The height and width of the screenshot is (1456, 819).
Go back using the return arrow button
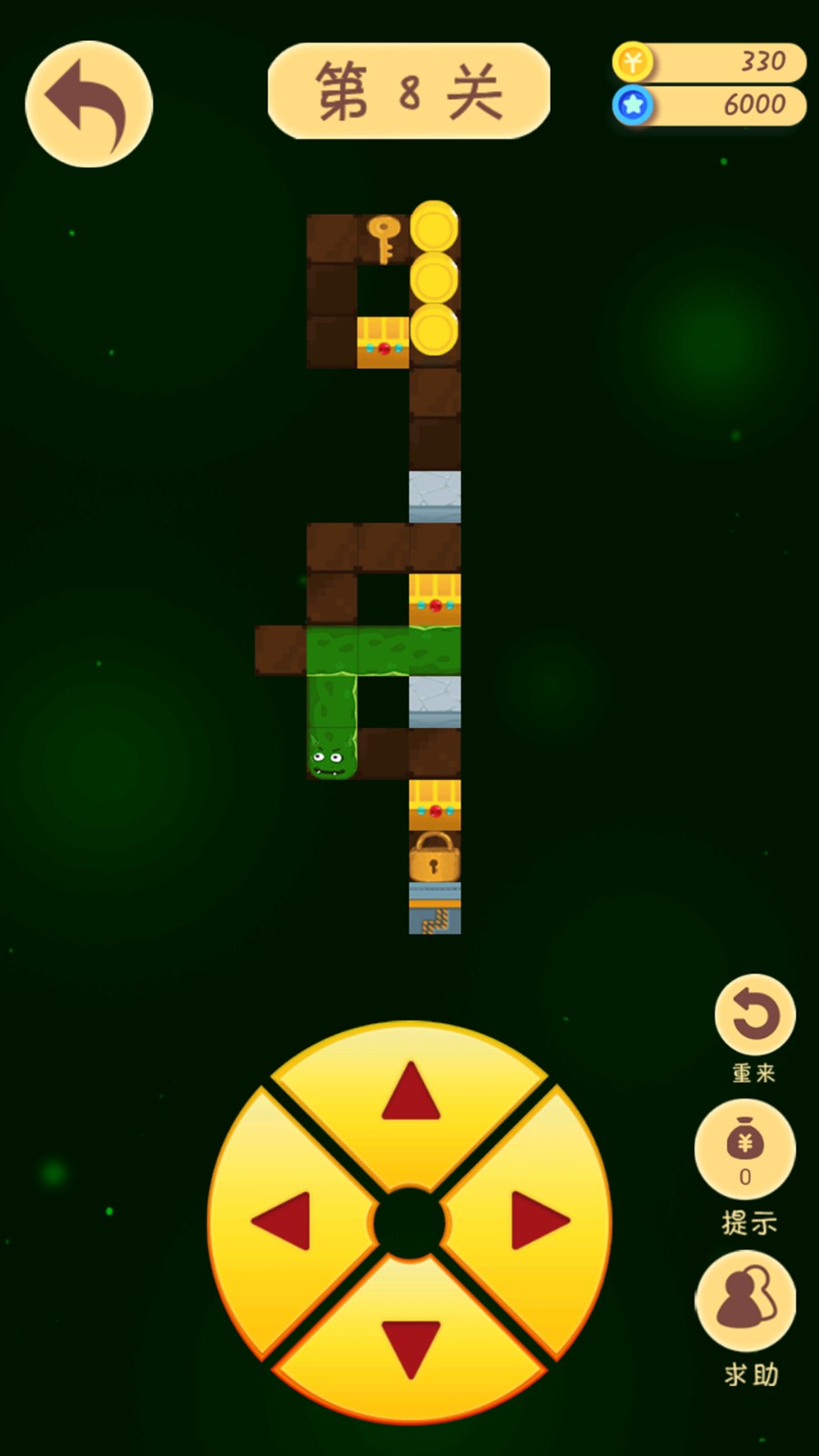point(88,104)
